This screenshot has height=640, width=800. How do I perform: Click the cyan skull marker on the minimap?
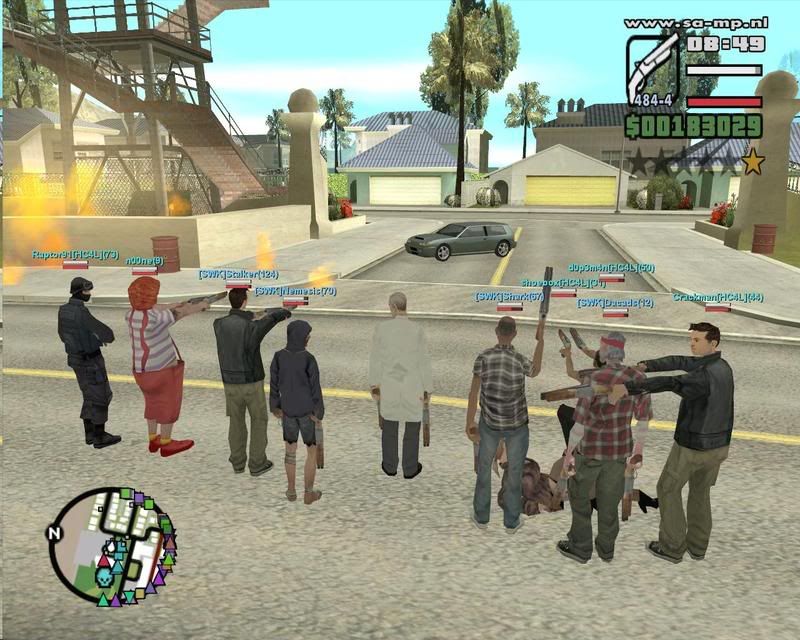102,577
